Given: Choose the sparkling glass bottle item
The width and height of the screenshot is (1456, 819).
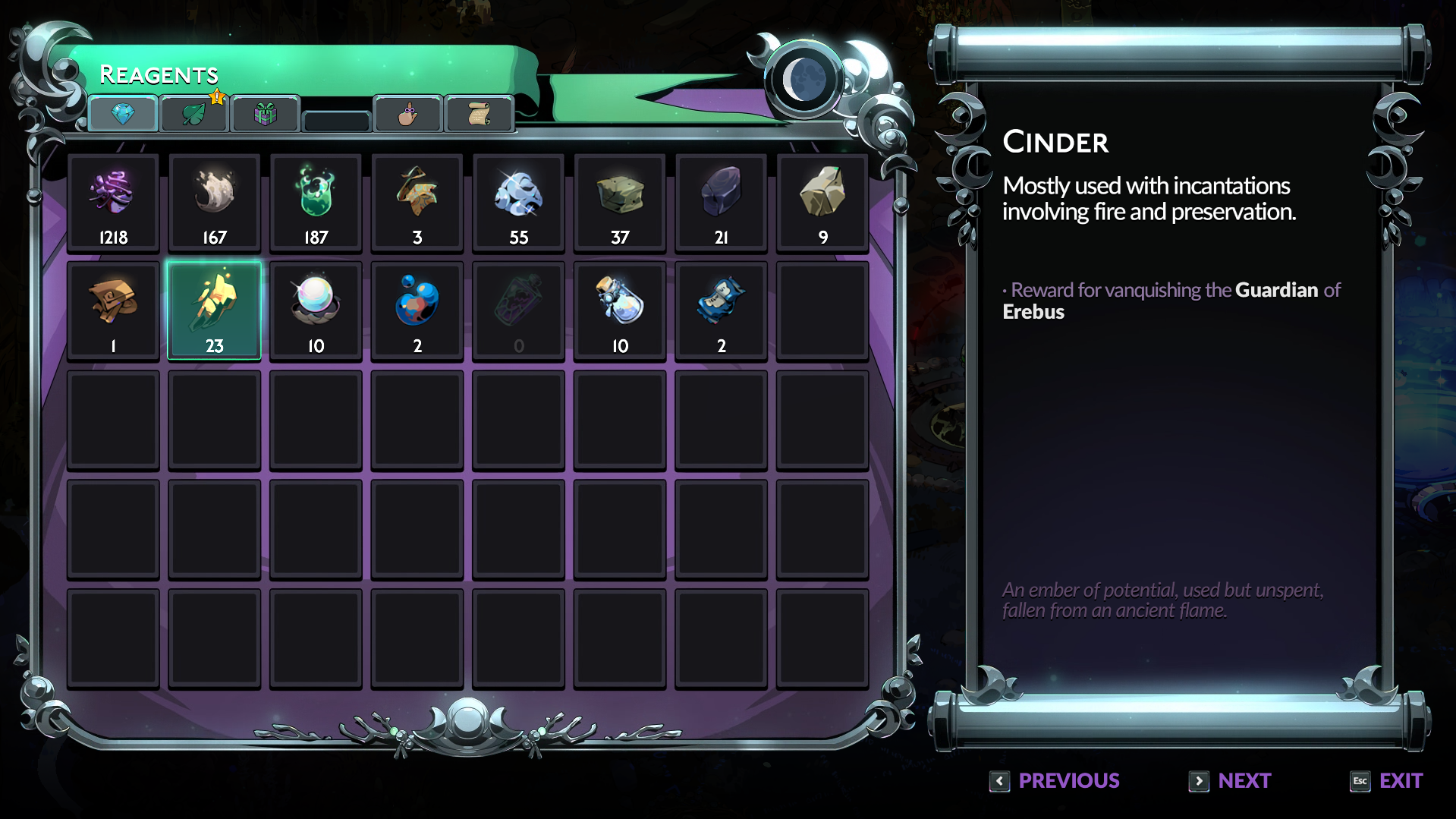Looking at the screenshot, I should (x=620, y=310).
